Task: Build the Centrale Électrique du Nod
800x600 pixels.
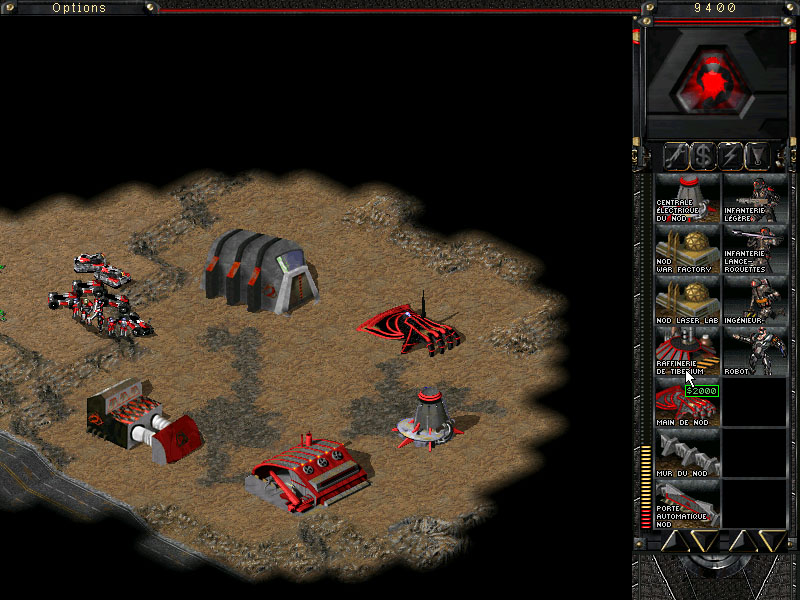Action: (x=687, y=198)
